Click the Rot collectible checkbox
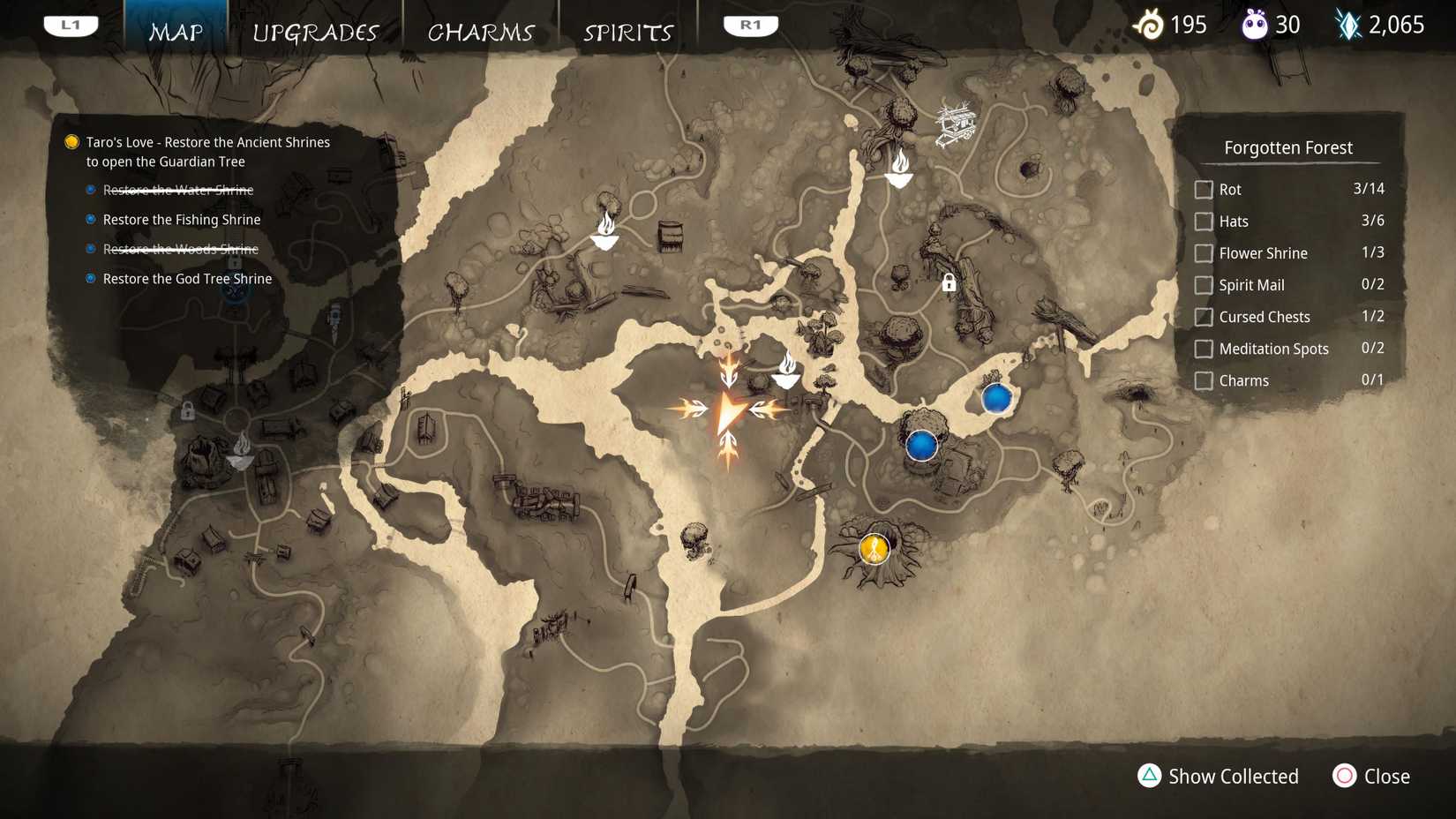Viewport: 1456px width, 819px height. point(1203,189)
